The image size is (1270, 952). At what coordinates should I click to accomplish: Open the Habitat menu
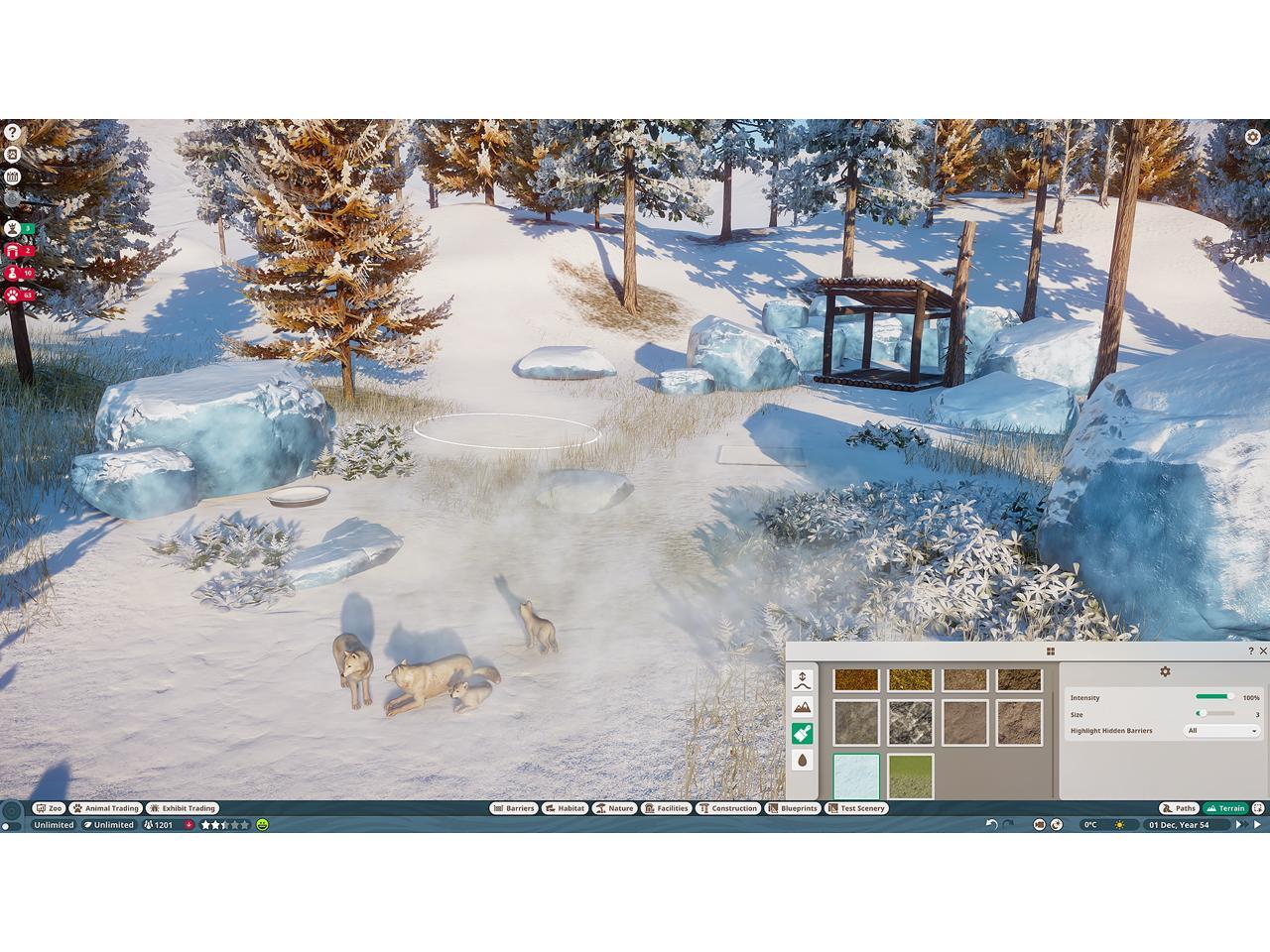click(x=565, y=808)
